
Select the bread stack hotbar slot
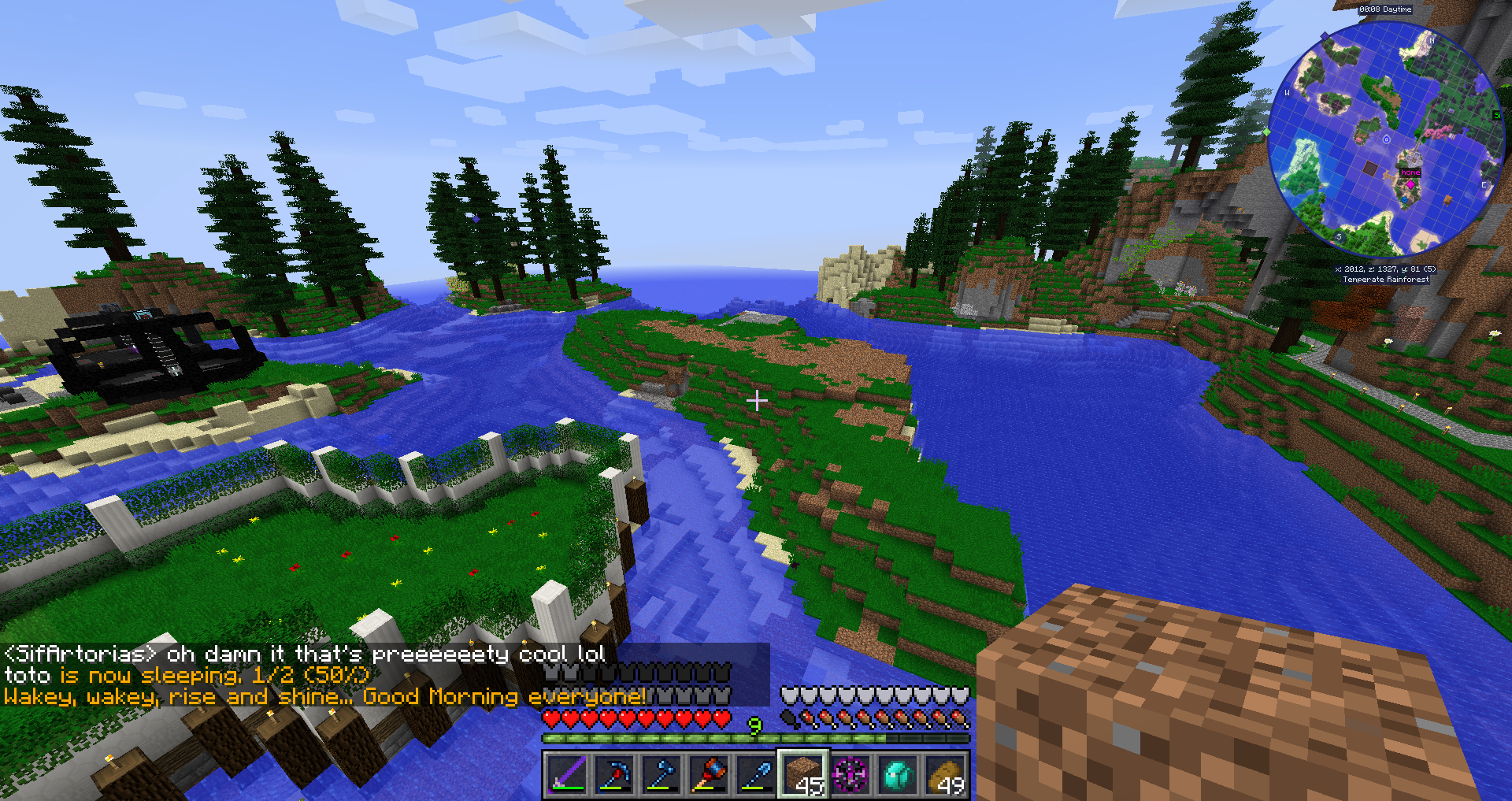pos(945,775)
